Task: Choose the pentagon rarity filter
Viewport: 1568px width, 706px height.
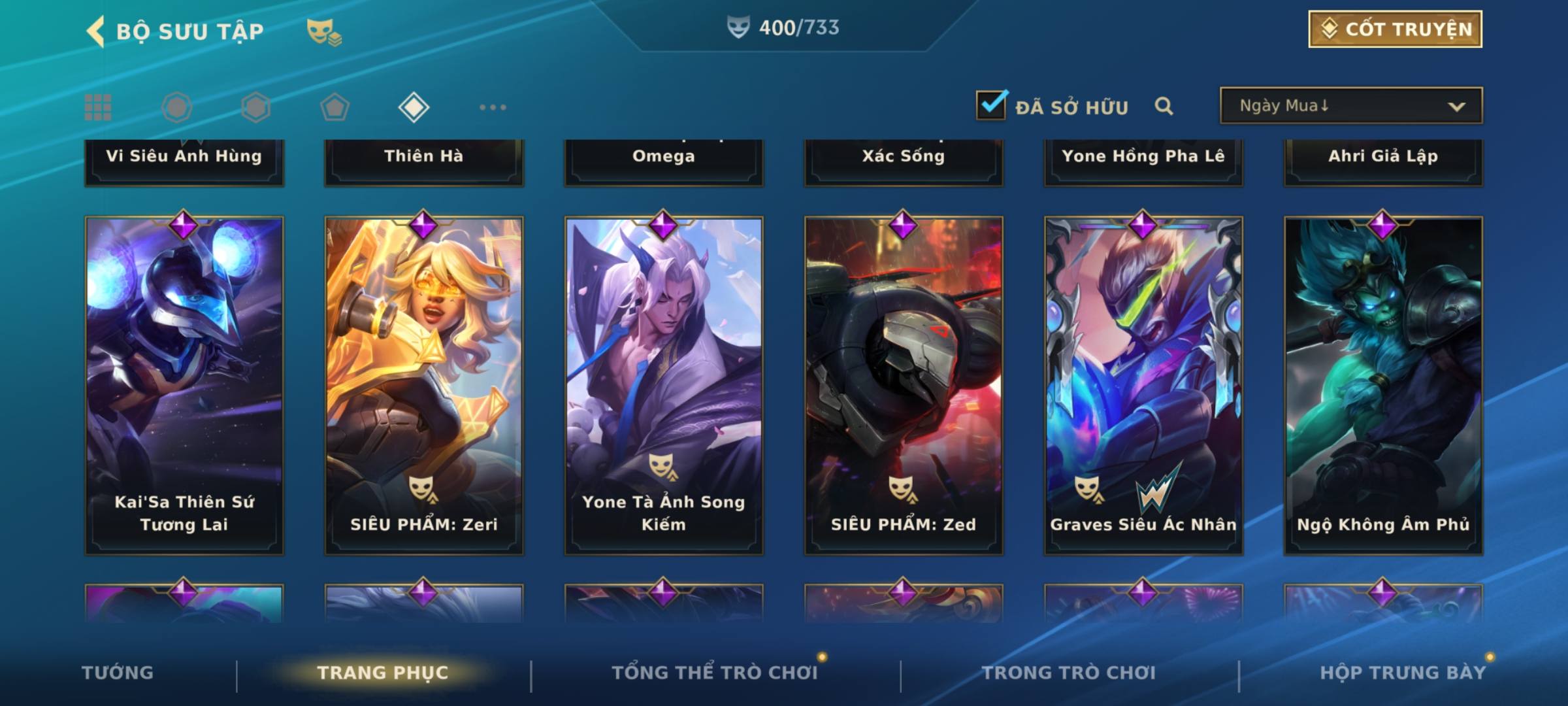Action: coord(335,107)
